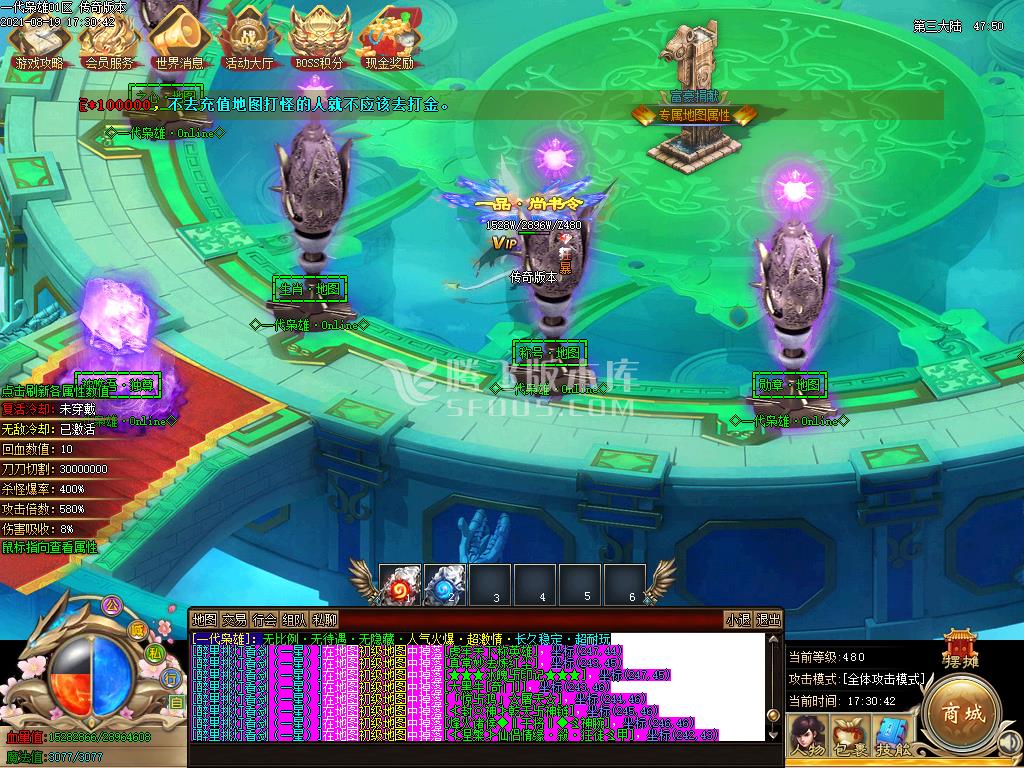
Task: Switch to the 交易 chat tab
Action: (x=234, y=619)
